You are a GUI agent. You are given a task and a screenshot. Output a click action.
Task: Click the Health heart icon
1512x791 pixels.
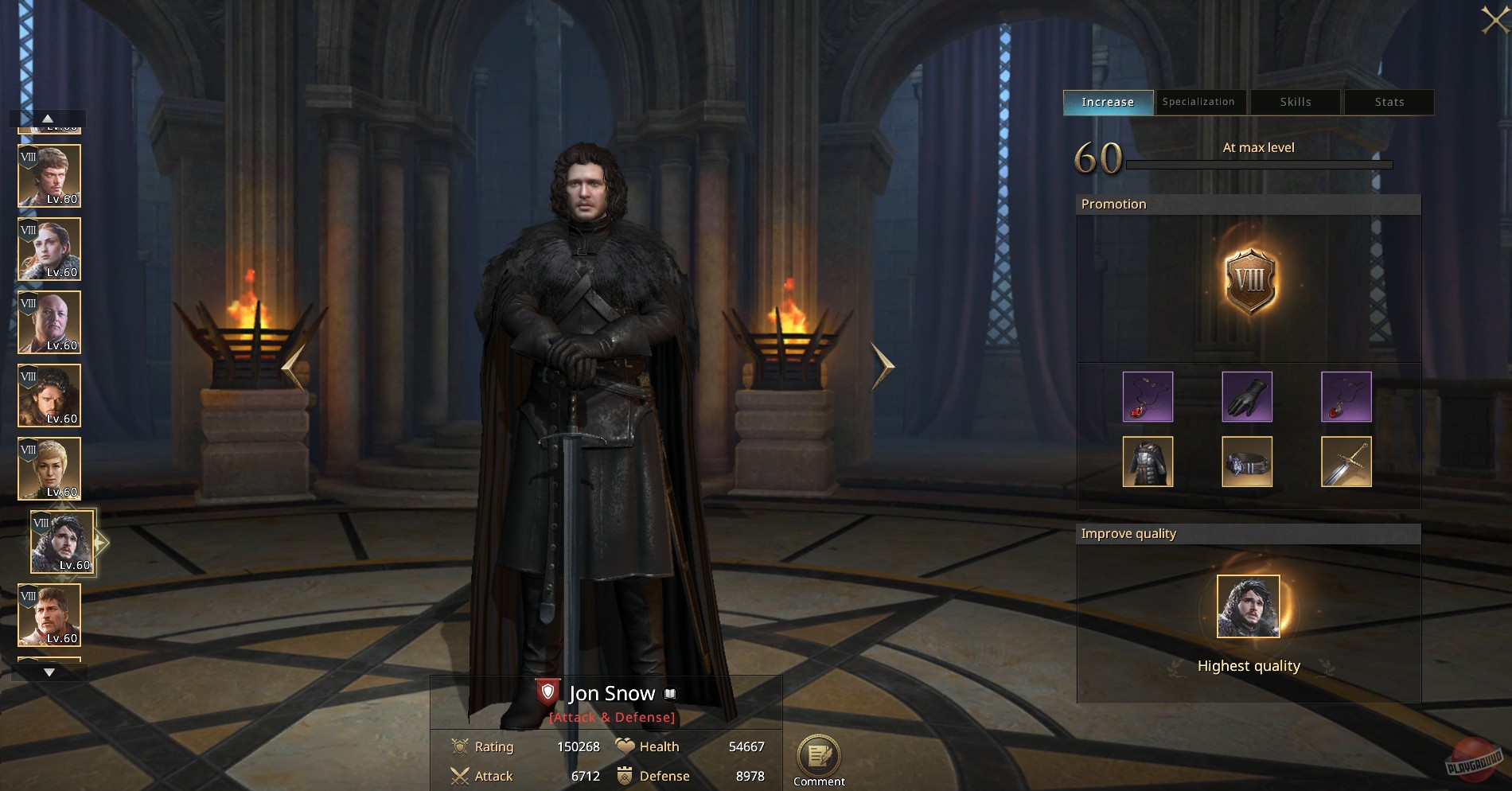pos(625,746)
